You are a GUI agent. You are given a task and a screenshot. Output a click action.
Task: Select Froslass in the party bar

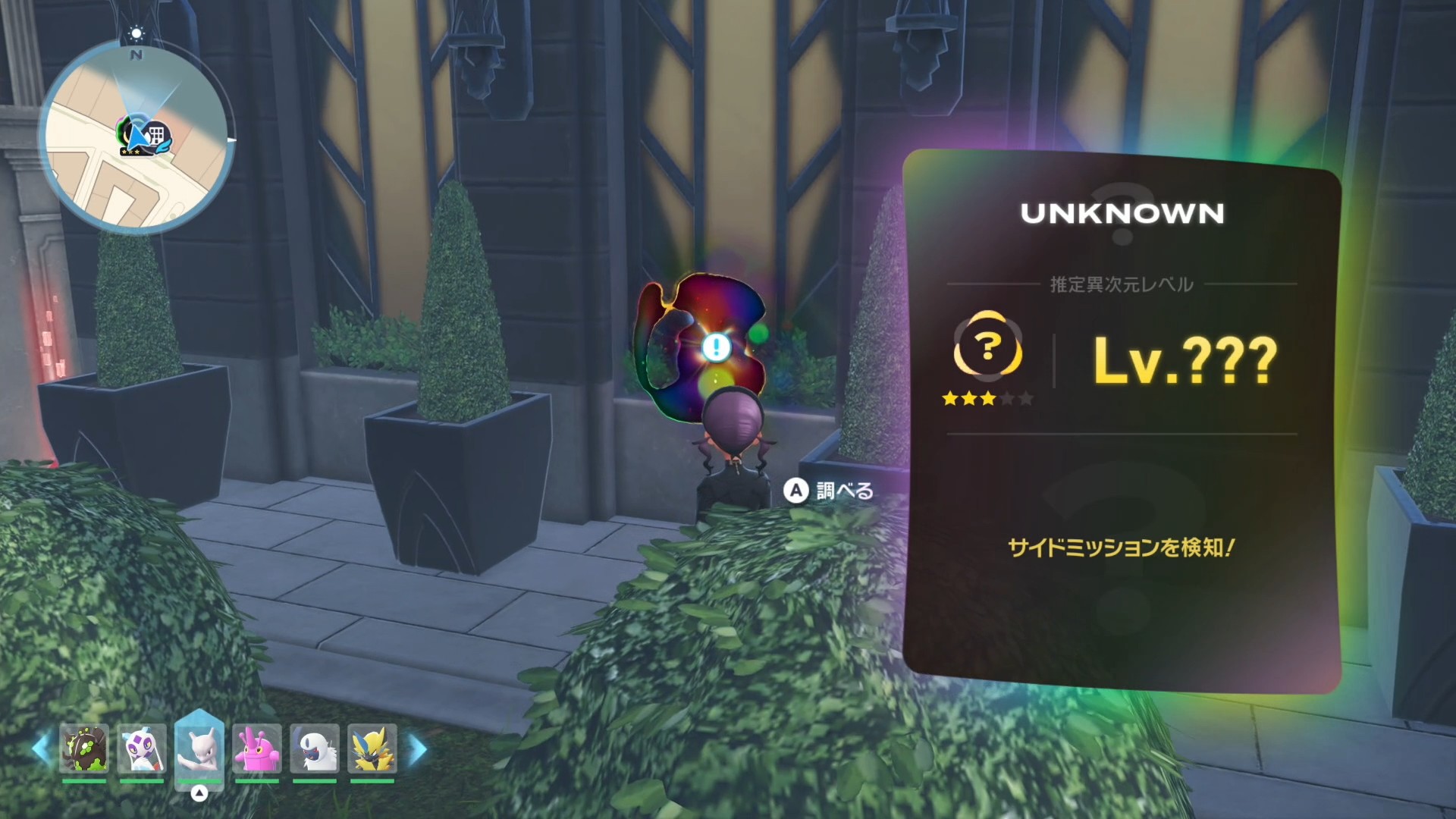click(x=142, y=748)
